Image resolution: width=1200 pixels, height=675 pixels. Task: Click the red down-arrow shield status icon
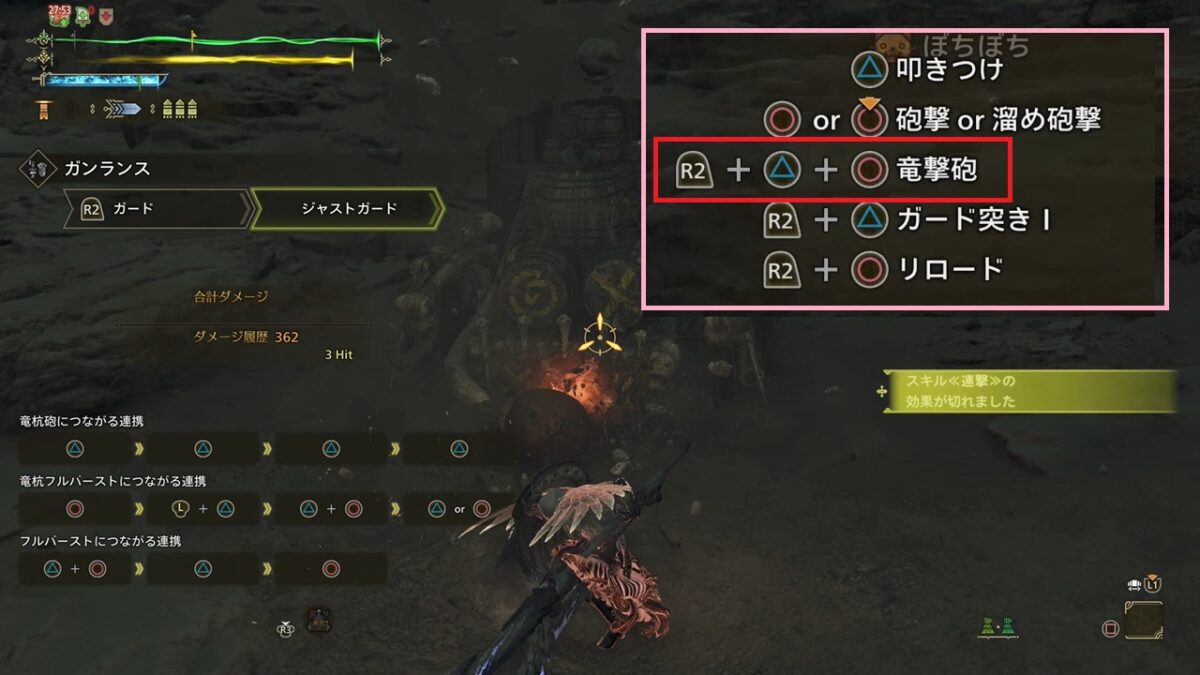tap(106, 15)
